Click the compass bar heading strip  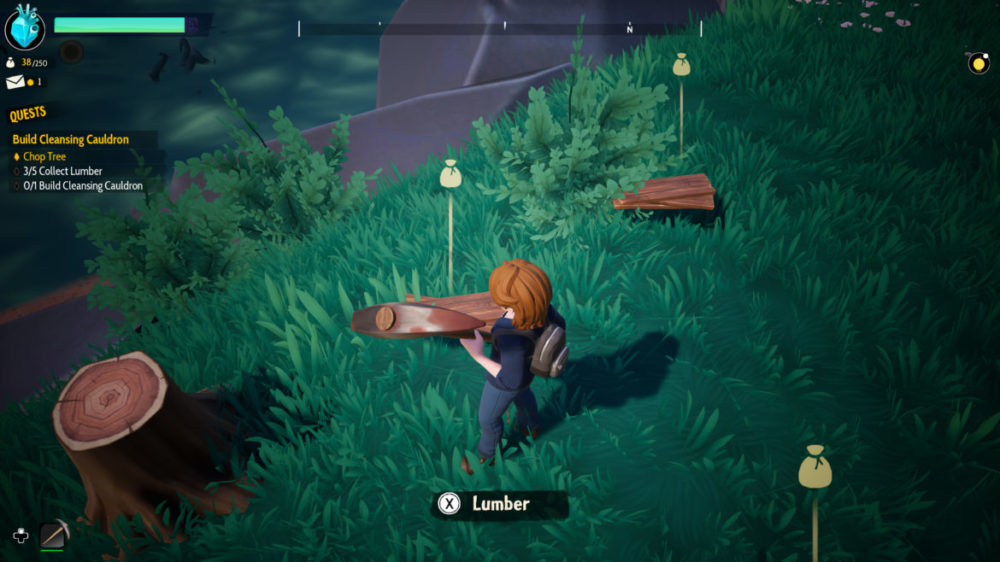click(x=500, y=29)
